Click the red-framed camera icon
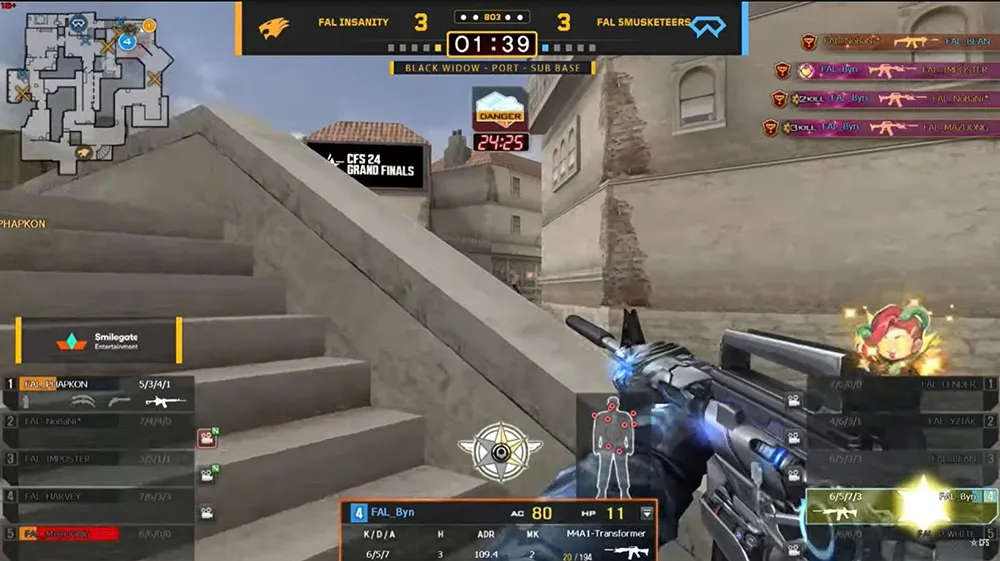 pyautogui.click(x=207, y=437)
